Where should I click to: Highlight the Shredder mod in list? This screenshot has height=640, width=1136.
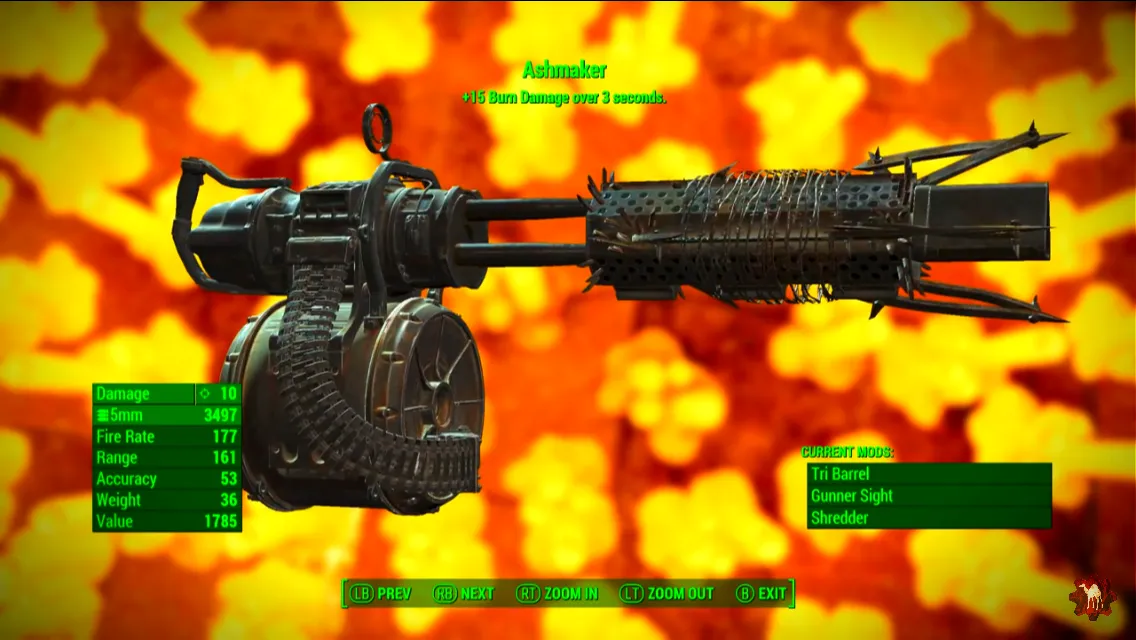928,518
